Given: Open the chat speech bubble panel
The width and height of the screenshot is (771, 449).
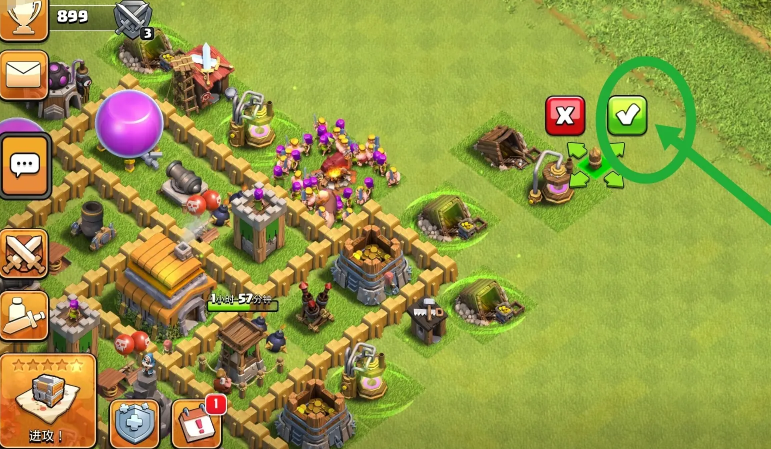Looking at the screenshot, I should pos(23,165).
